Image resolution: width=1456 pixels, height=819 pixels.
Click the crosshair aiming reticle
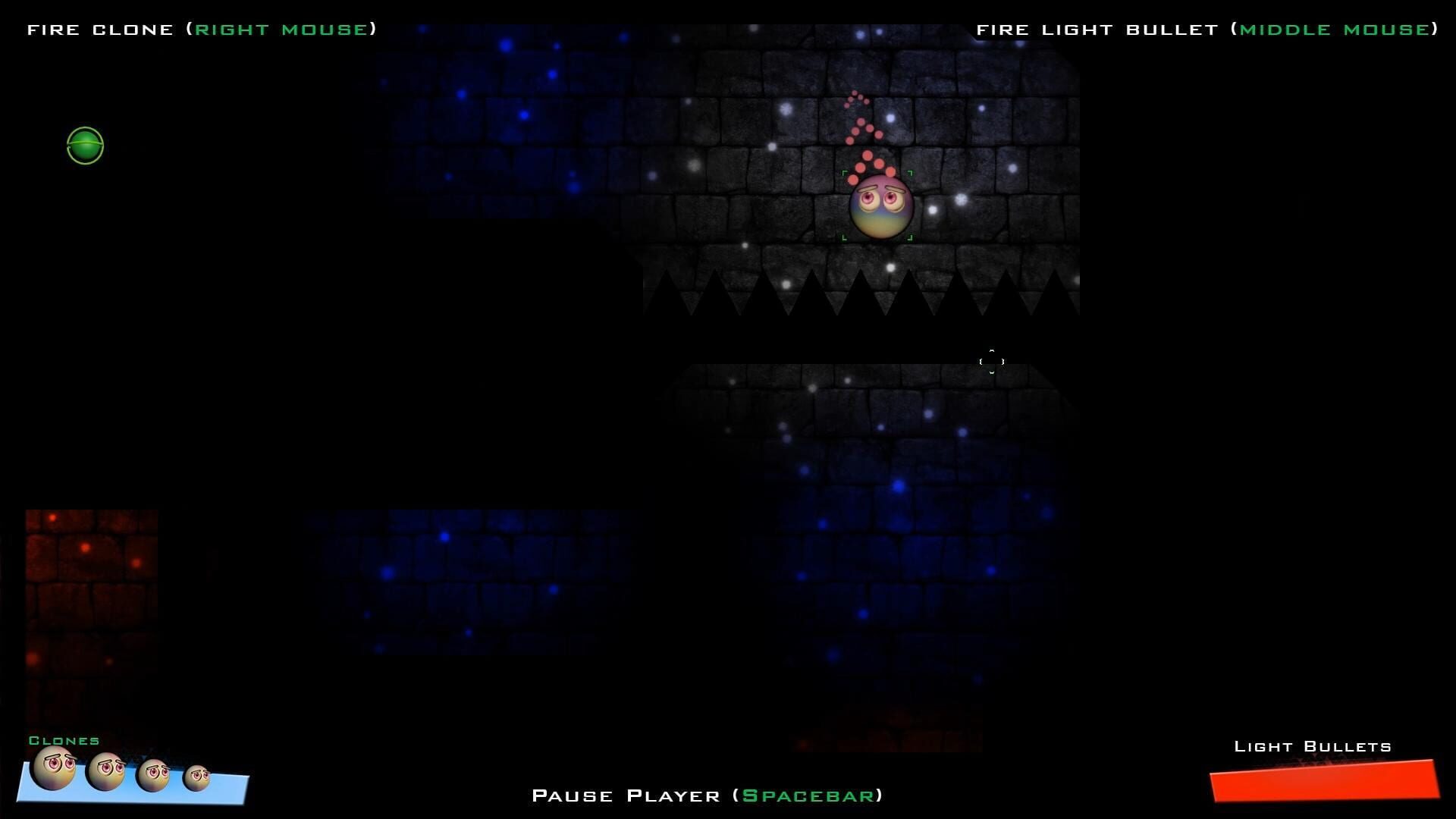tap(992, 362)
